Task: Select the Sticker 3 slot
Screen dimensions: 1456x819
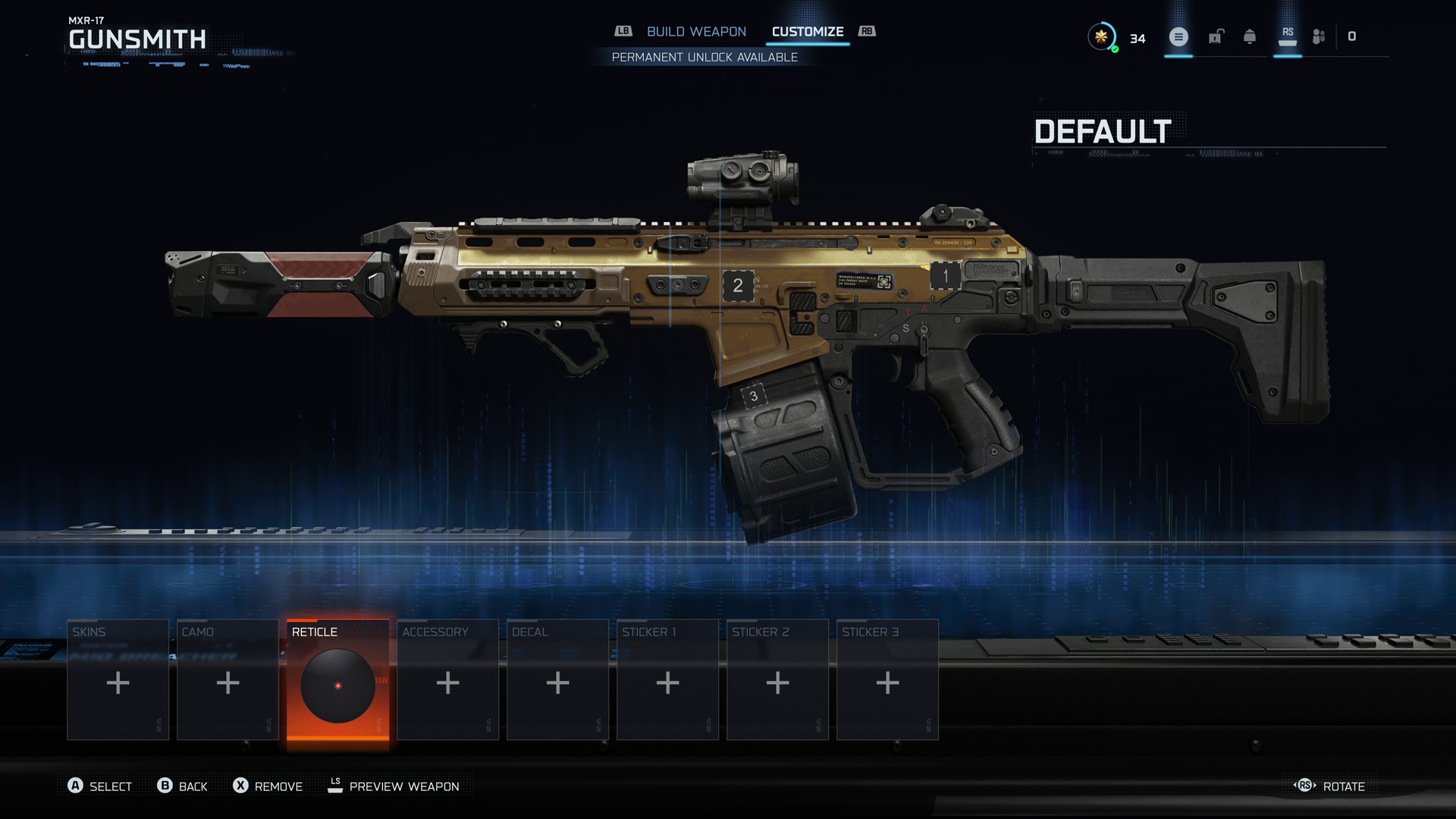Action: tap(887, 679)
